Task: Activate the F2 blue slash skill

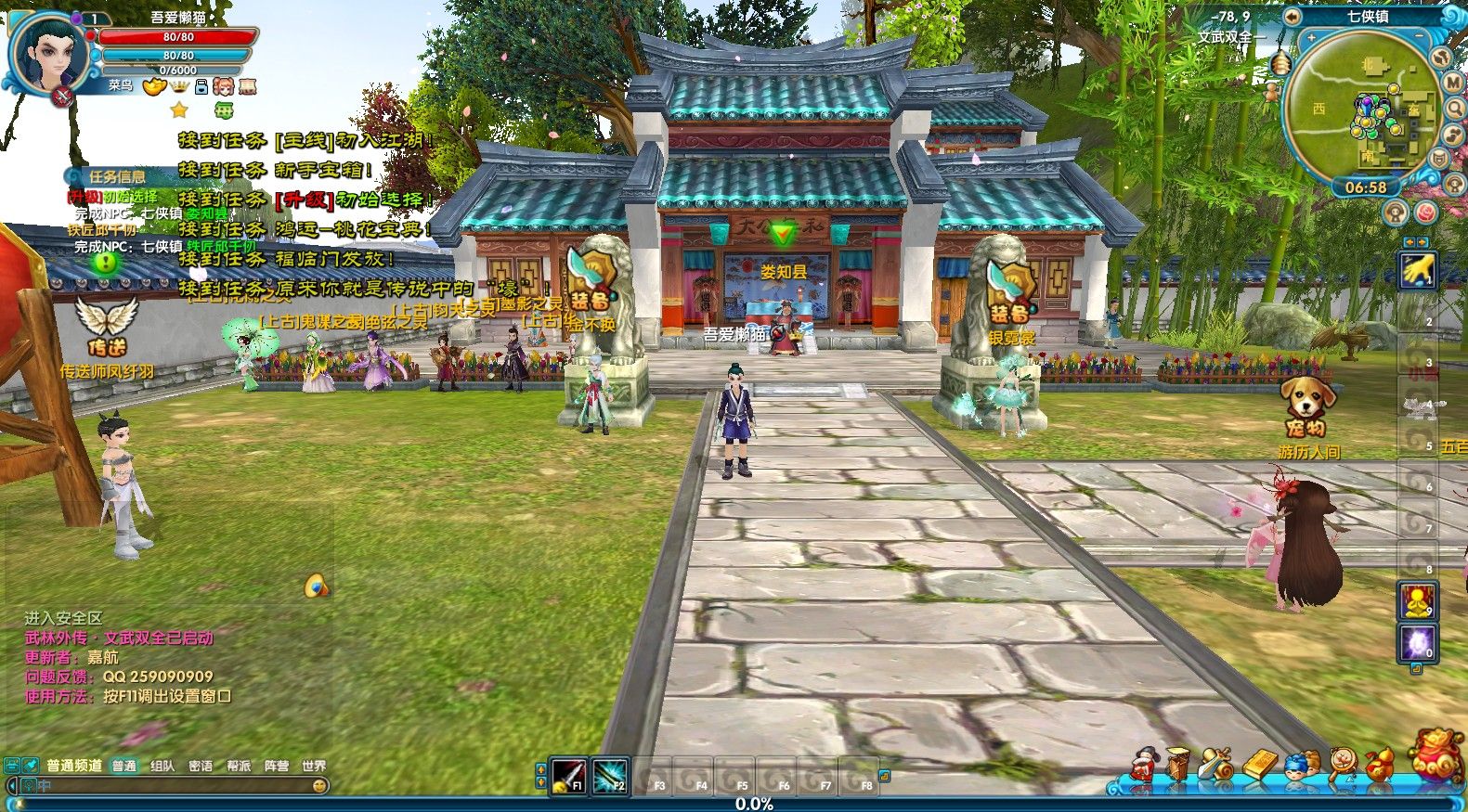Action: (x=610, y=775)
